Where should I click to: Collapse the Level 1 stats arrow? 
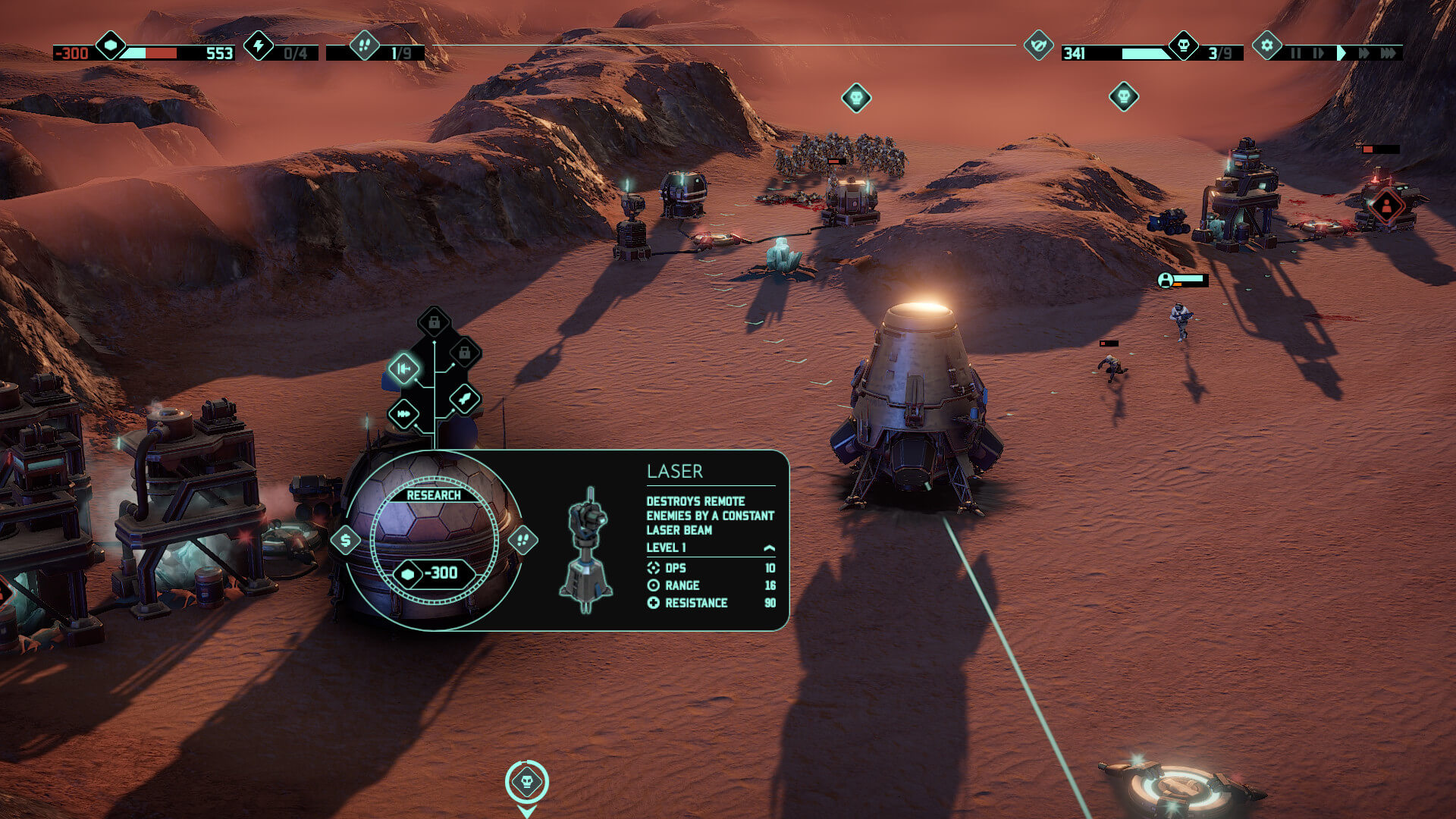point(769,548)
